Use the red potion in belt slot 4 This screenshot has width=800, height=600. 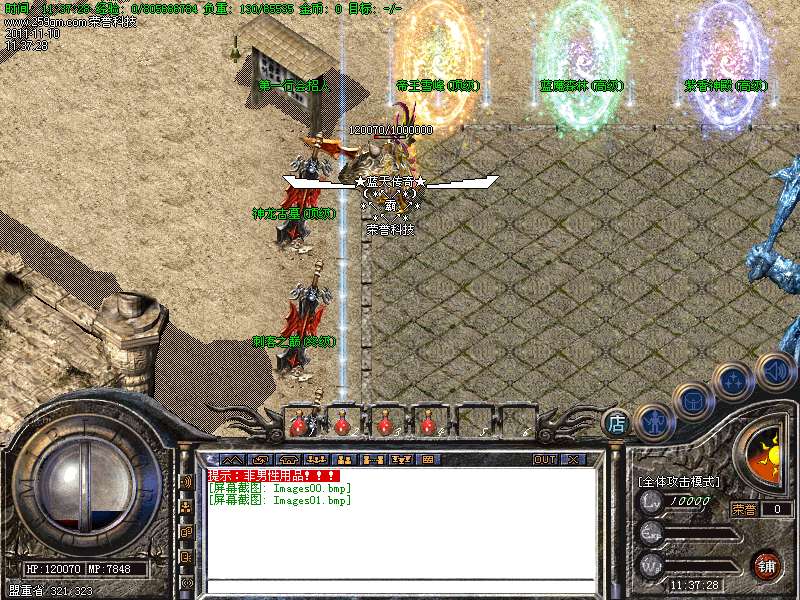click(x=428, y=424)
